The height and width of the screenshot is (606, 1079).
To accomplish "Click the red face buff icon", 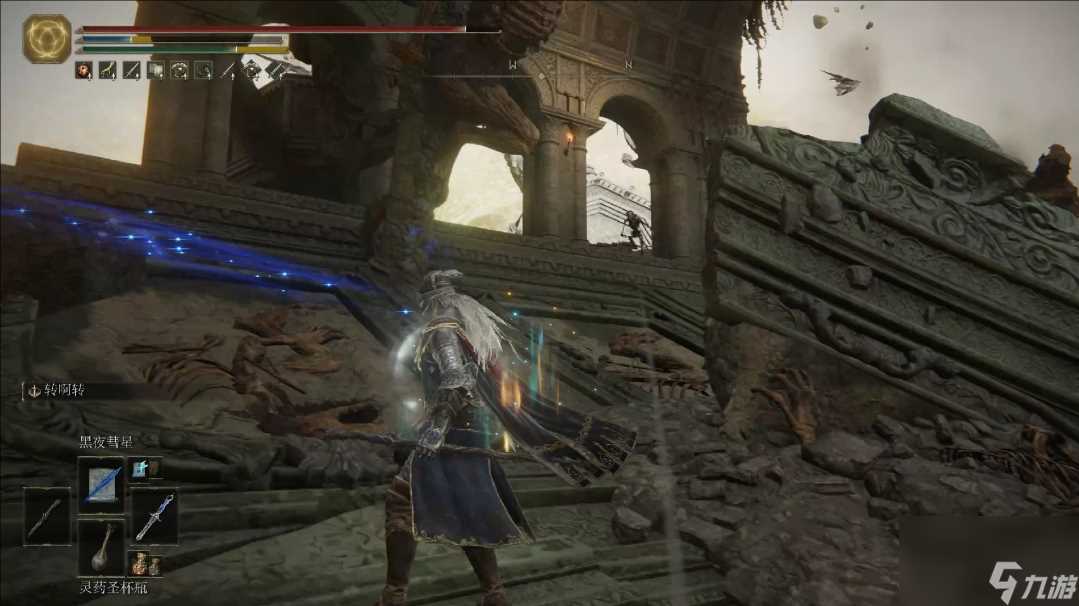I will [84, 70].
